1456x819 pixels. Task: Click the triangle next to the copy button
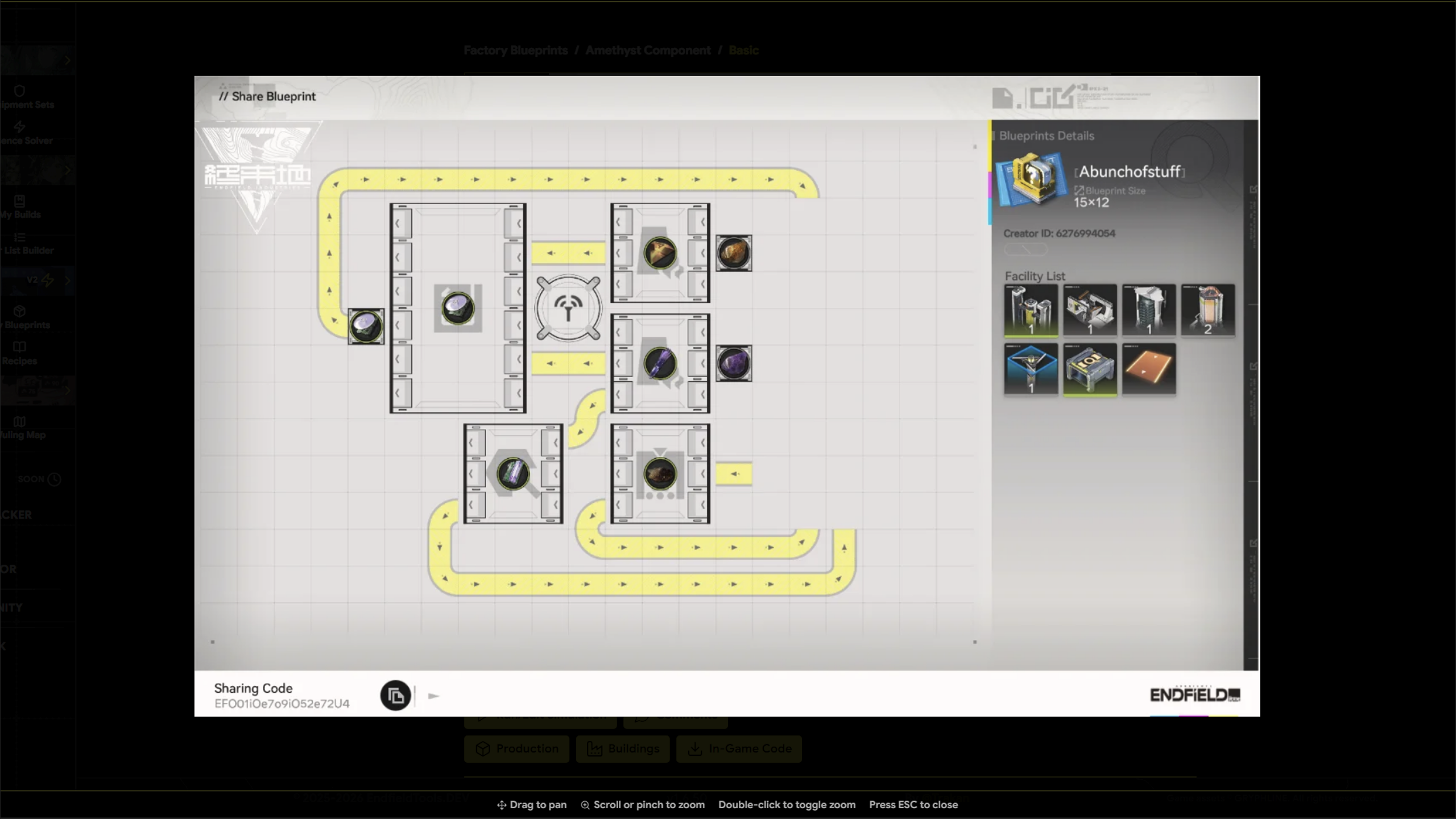[433, 695]
